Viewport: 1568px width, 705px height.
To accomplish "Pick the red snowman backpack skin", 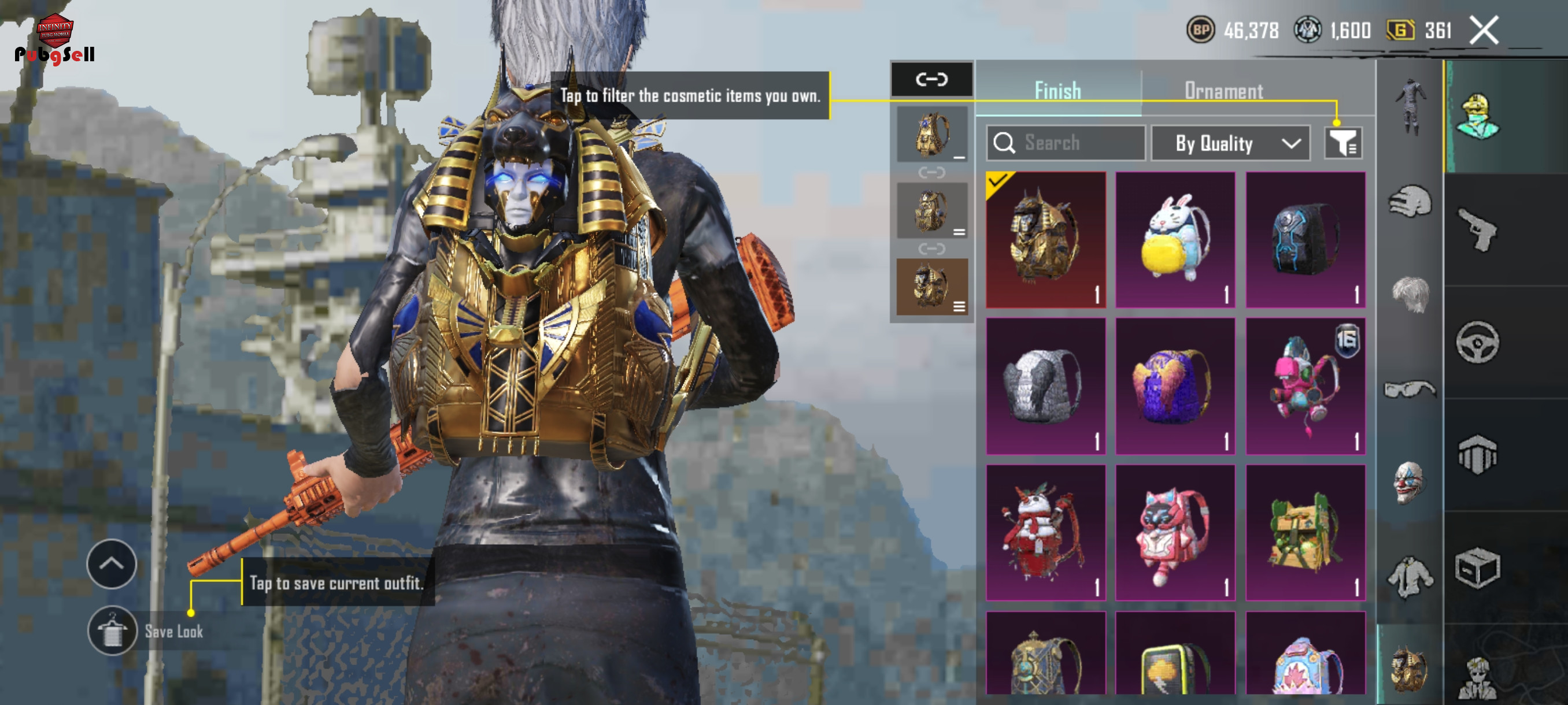I will (x=1045, y=532).
